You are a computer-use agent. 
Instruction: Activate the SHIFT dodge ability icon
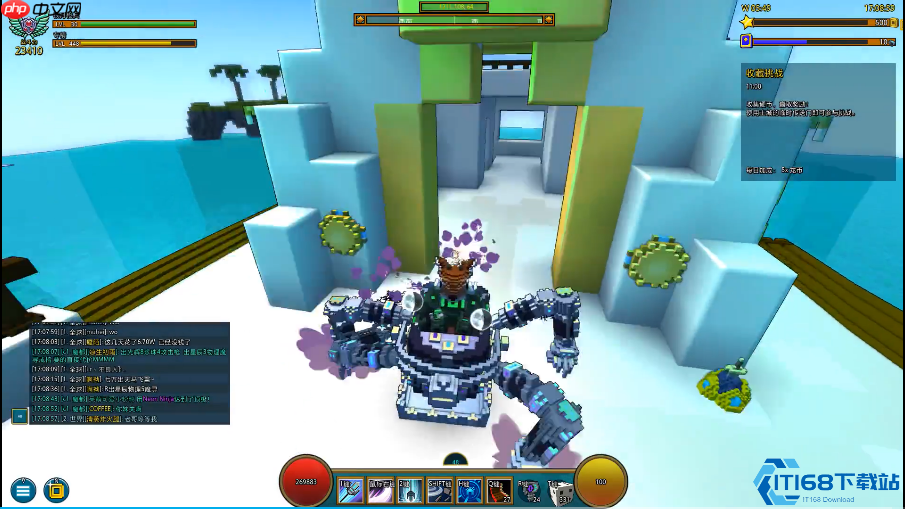[440, 490]
